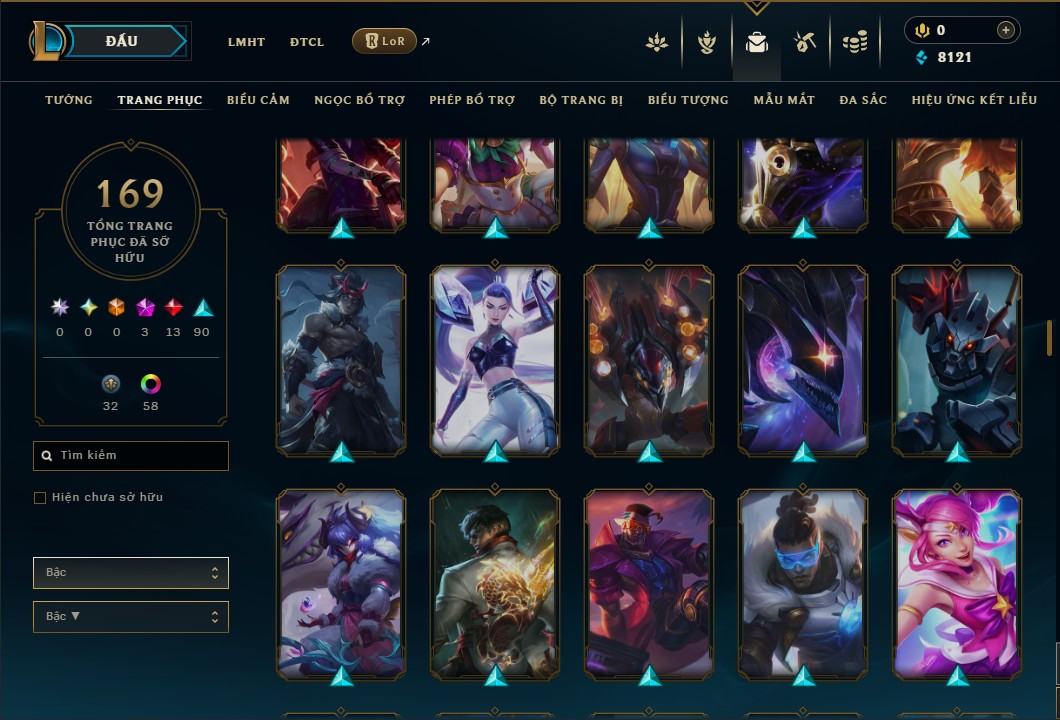Open the store coins icon
This screenshot has width=1060, height=720.
[x=854, y=42]
